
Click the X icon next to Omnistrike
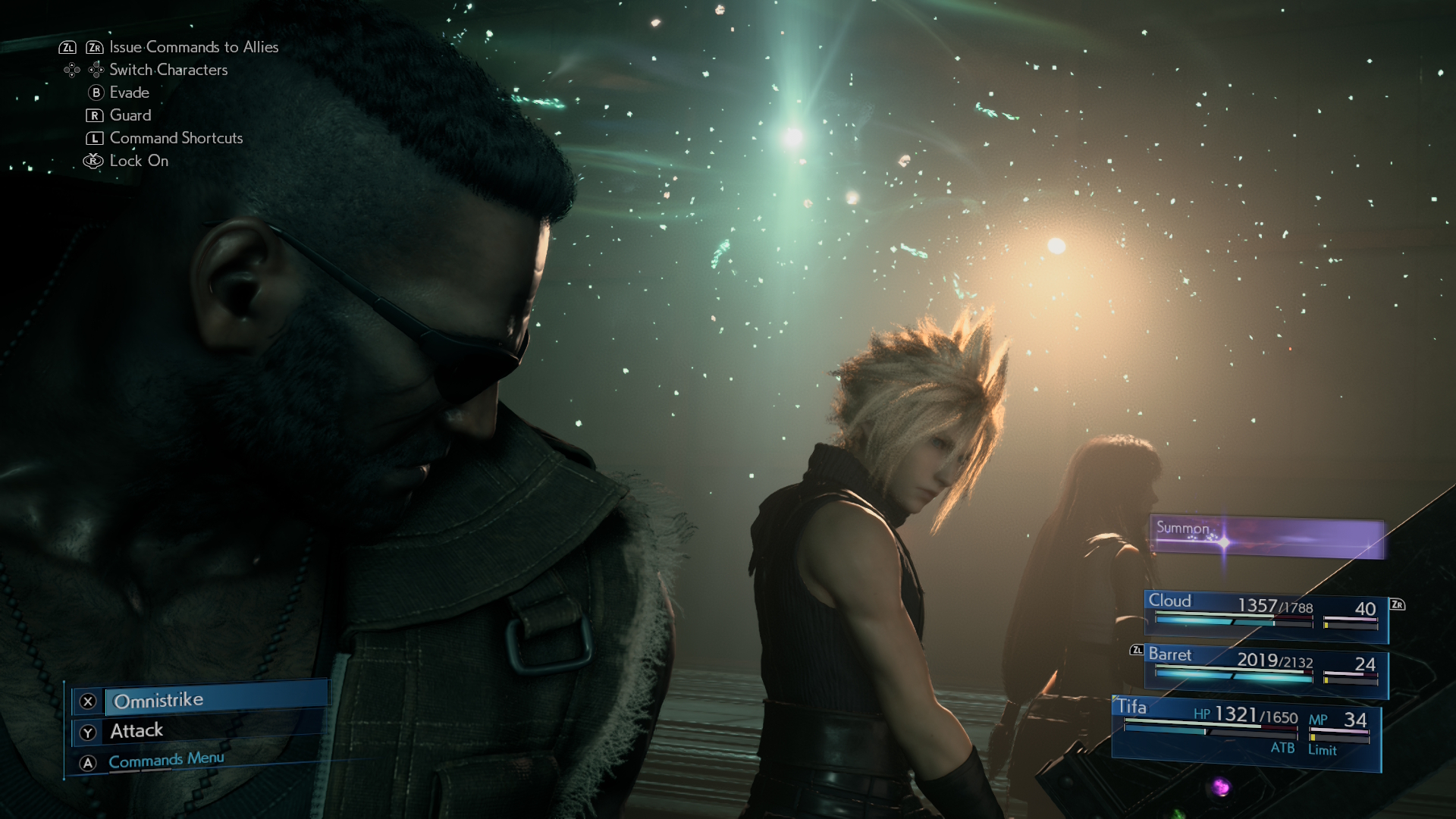coord(87,701)
